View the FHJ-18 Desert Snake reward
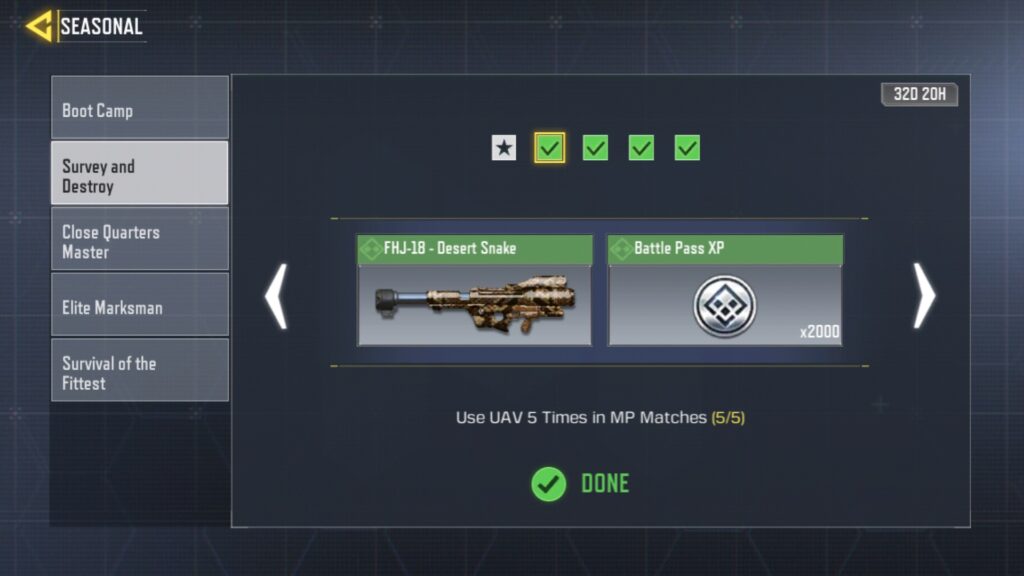Image resolution: width=1024 pixels, height=576 pixels. point(474,291)
